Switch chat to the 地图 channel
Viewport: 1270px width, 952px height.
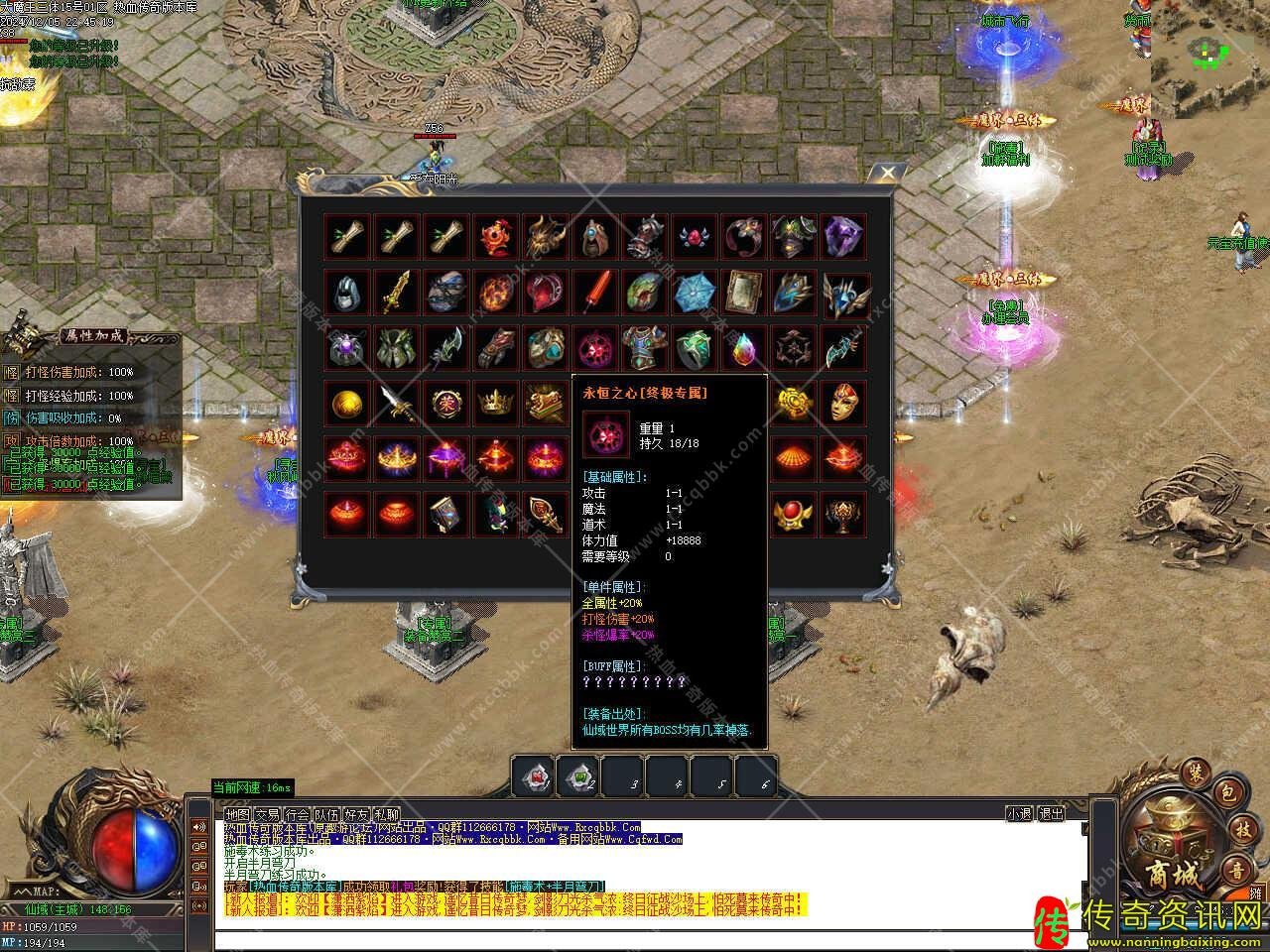point(236,814)
